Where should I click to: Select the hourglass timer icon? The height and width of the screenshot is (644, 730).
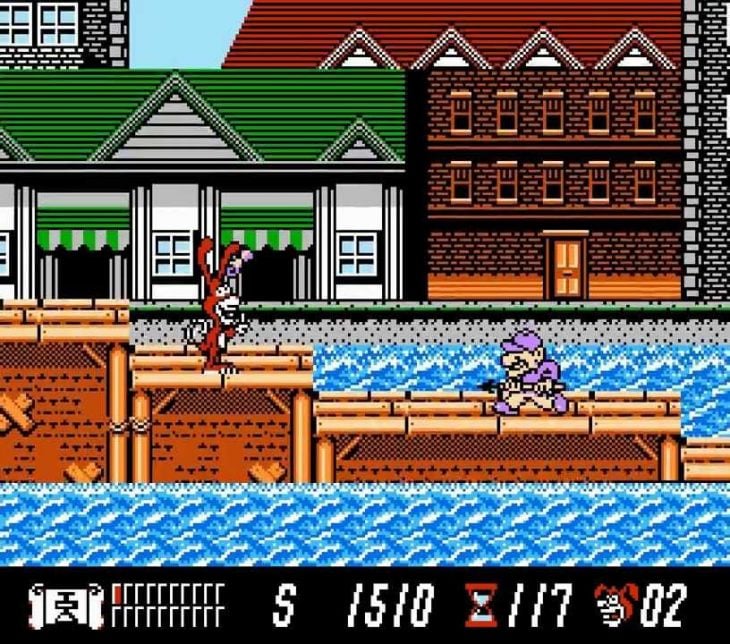click(481, 604)
